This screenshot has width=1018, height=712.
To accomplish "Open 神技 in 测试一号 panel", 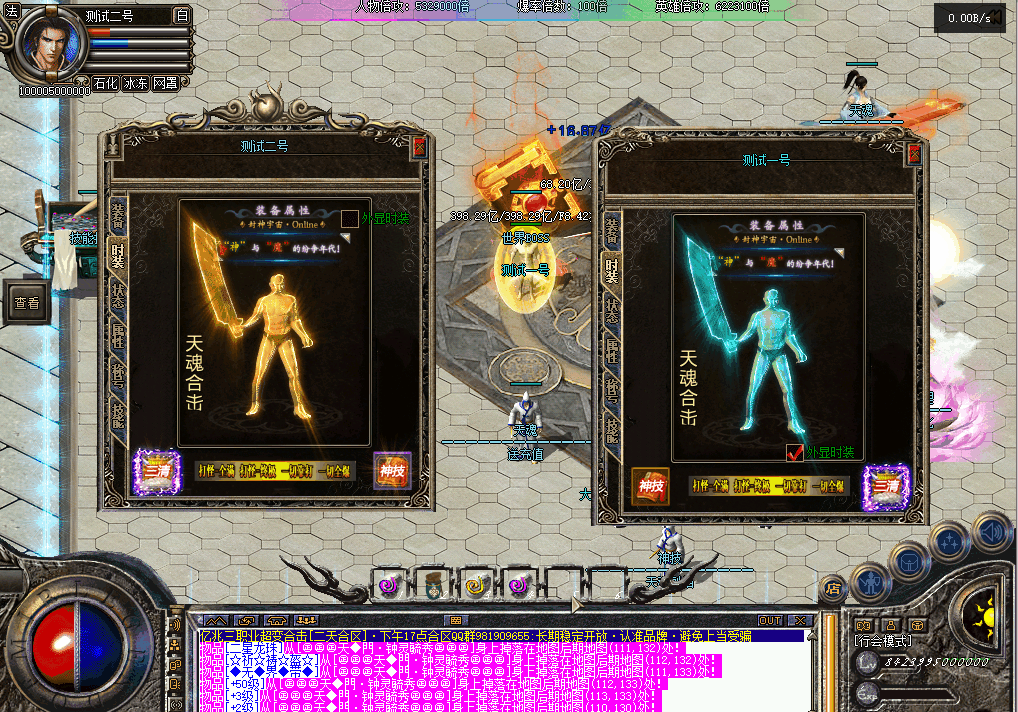I will click(x=650, y=486).
